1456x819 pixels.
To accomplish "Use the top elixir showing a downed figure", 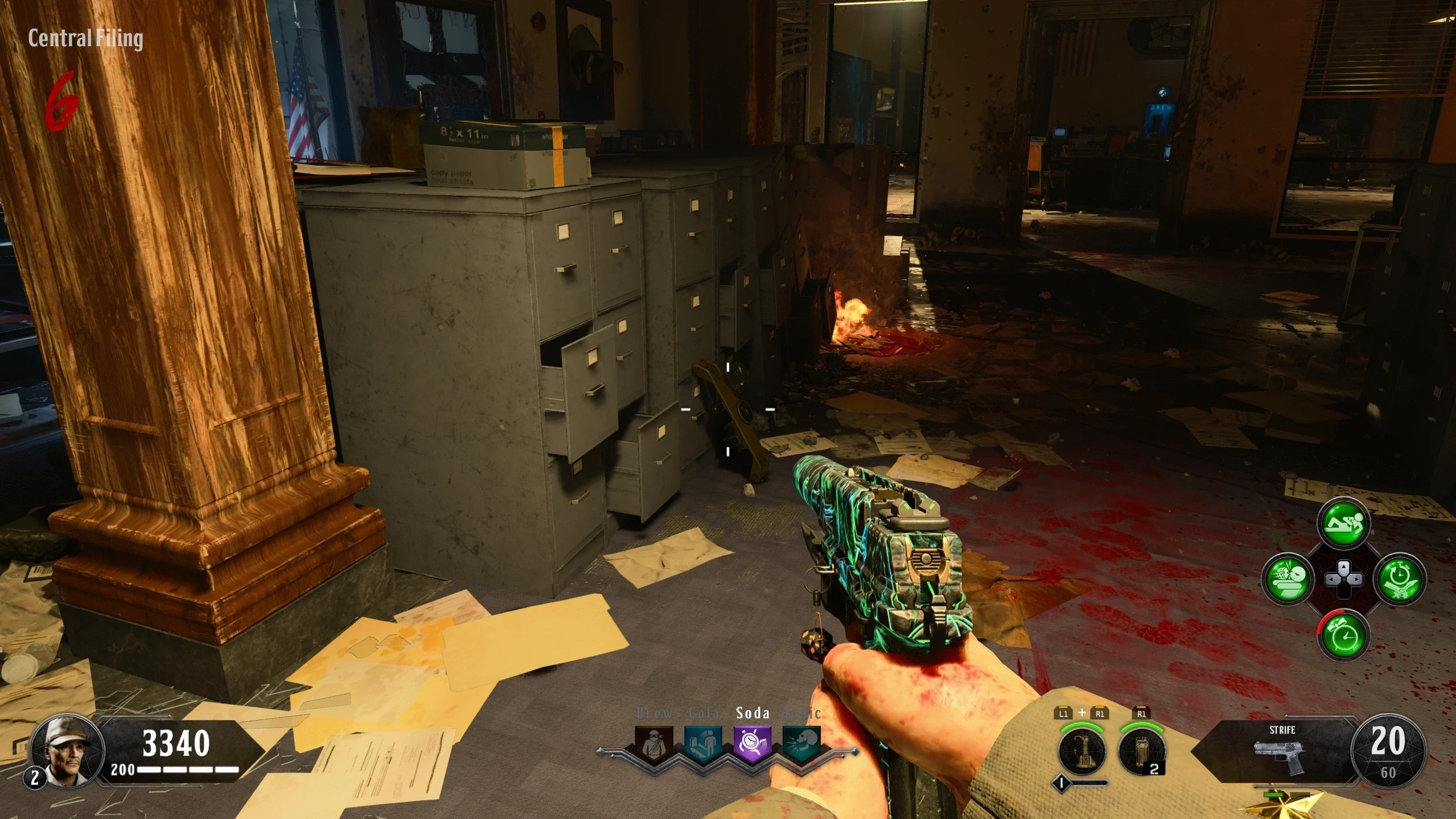I will tap(1344, 522).
